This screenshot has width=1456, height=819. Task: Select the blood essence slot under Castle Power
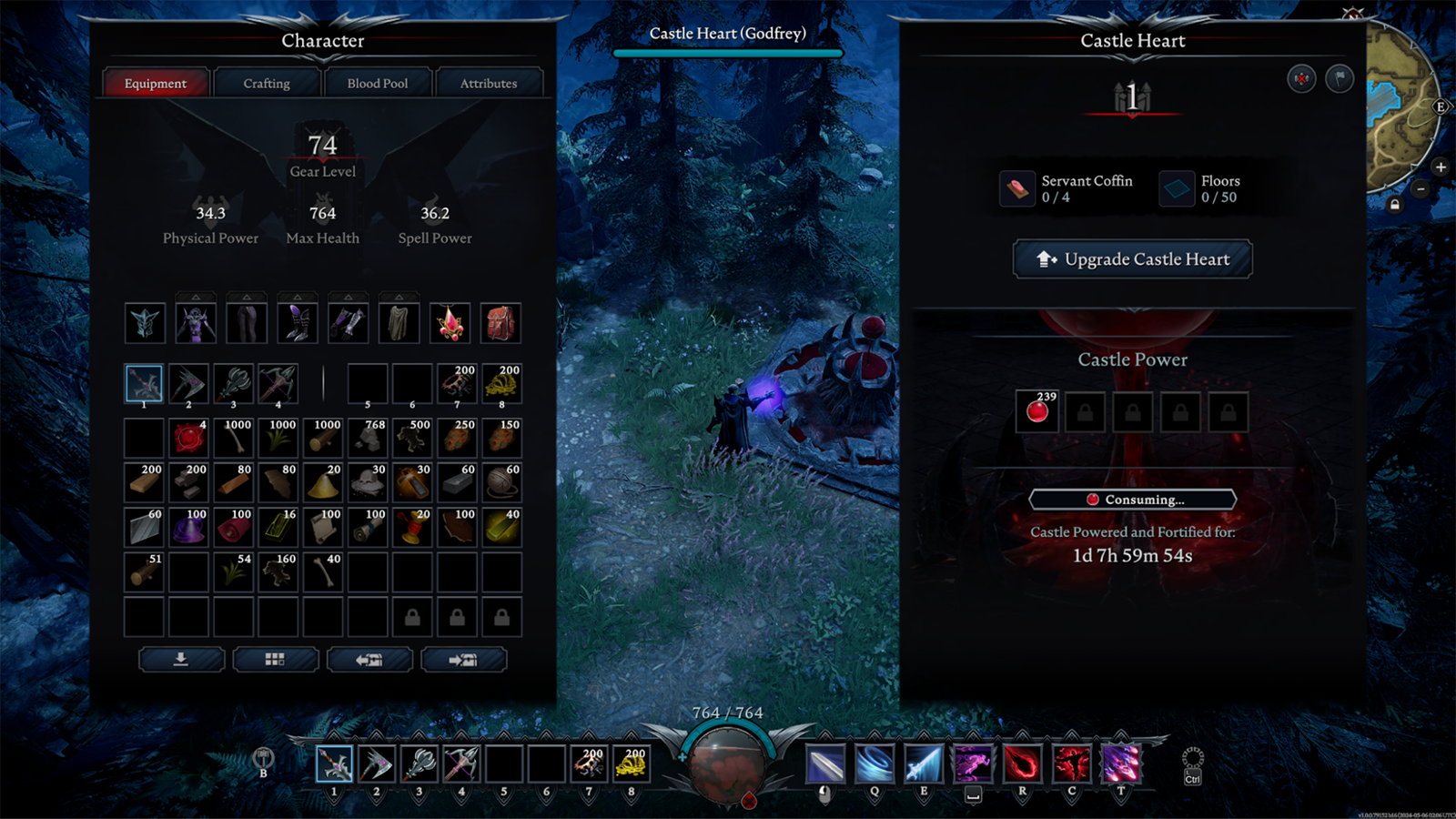click(x=1037, y=412)
